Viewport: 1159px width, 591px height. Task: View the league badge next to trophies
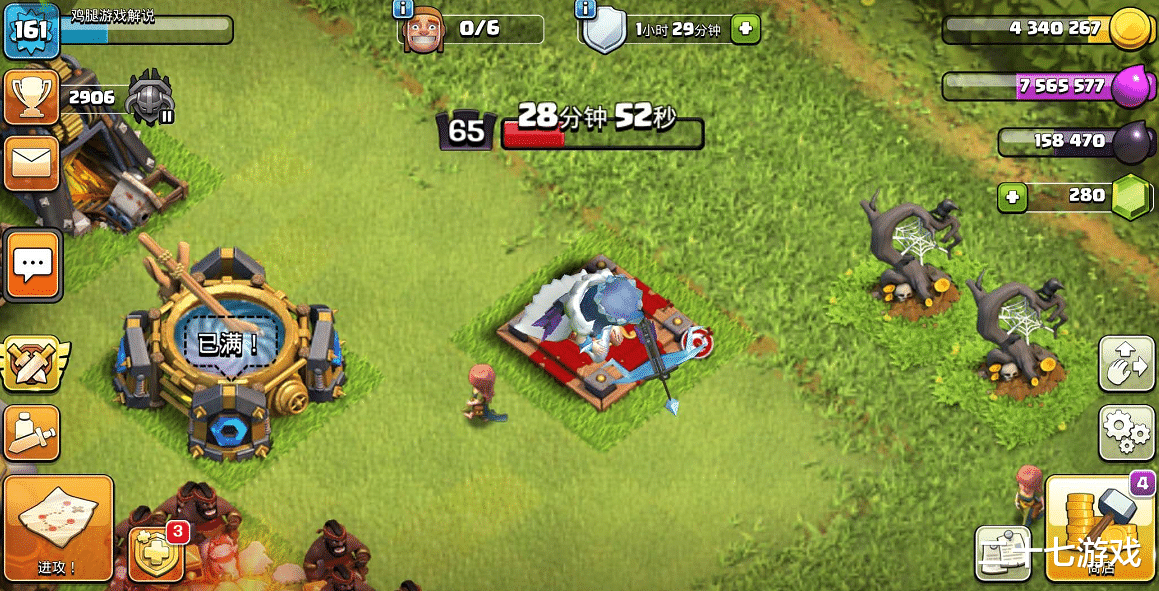pyautogui.click(x=151, y=97)
